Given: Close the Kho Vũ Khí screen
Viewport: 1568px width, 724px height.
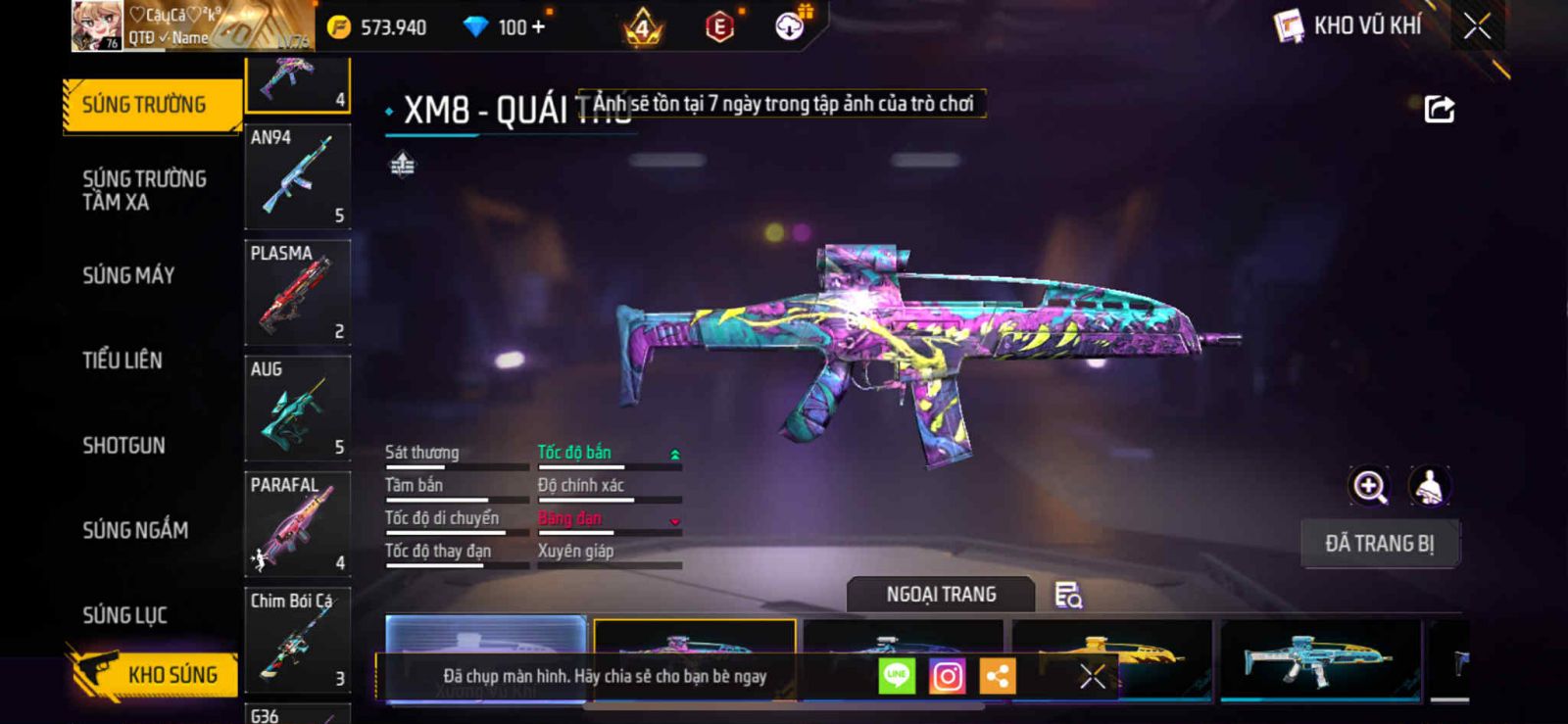Looking at the screenshot, I should coord(1477,26).
